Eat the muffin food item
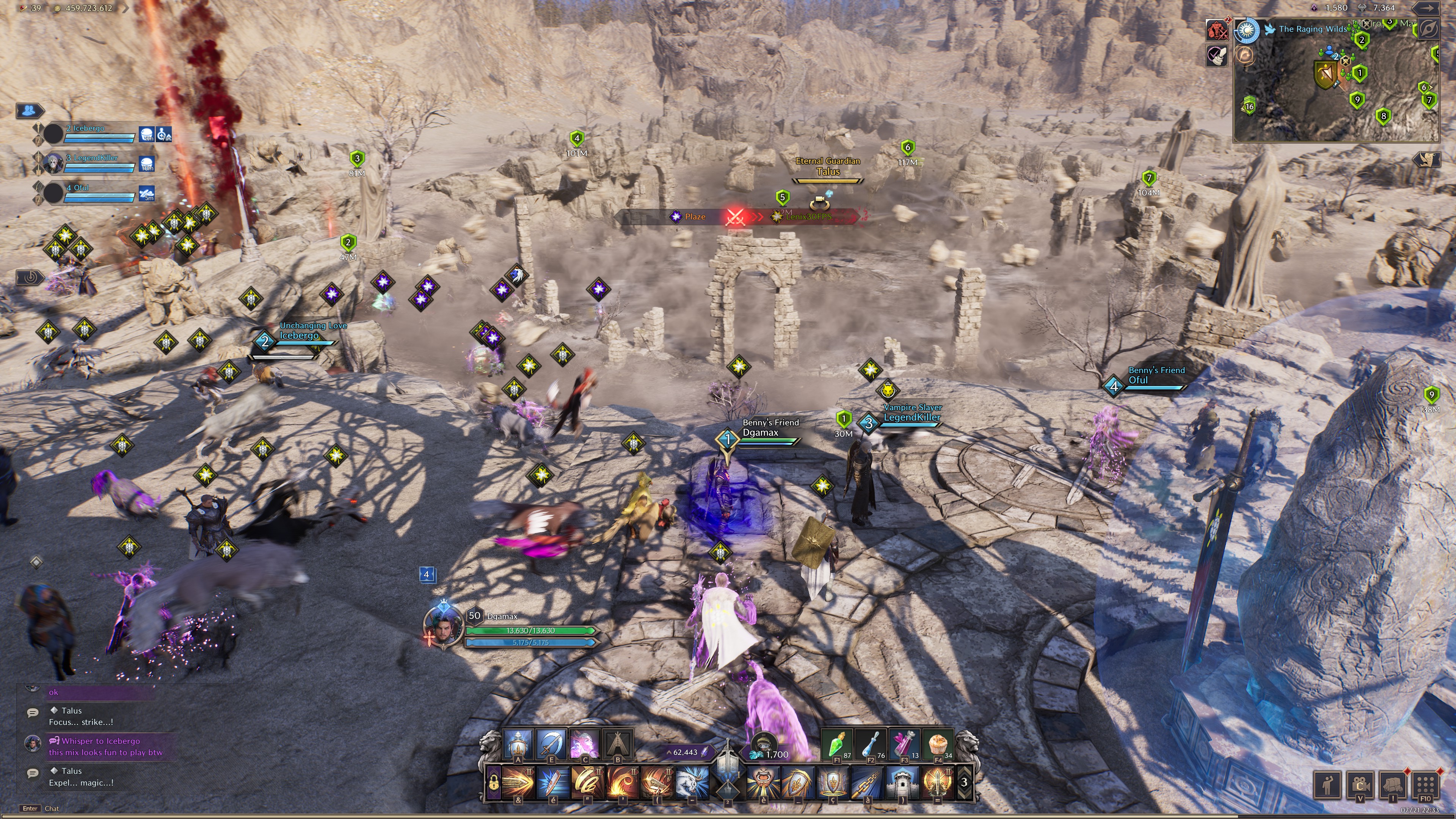 (938, 744)
